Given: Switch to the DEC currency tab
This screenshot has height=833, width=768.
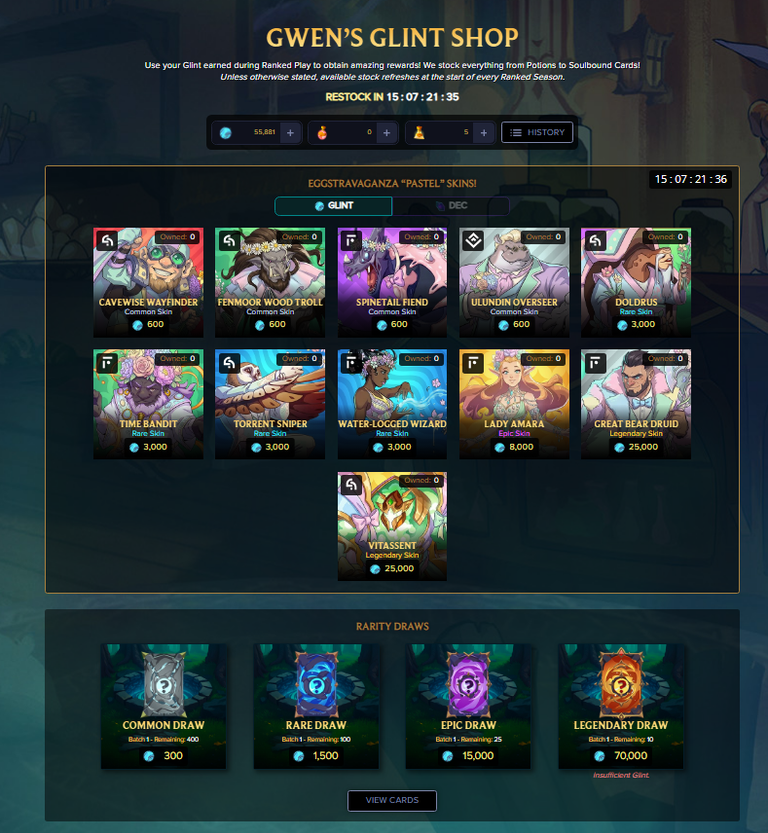Looking at the screenshot, I should tap(450, 206).
